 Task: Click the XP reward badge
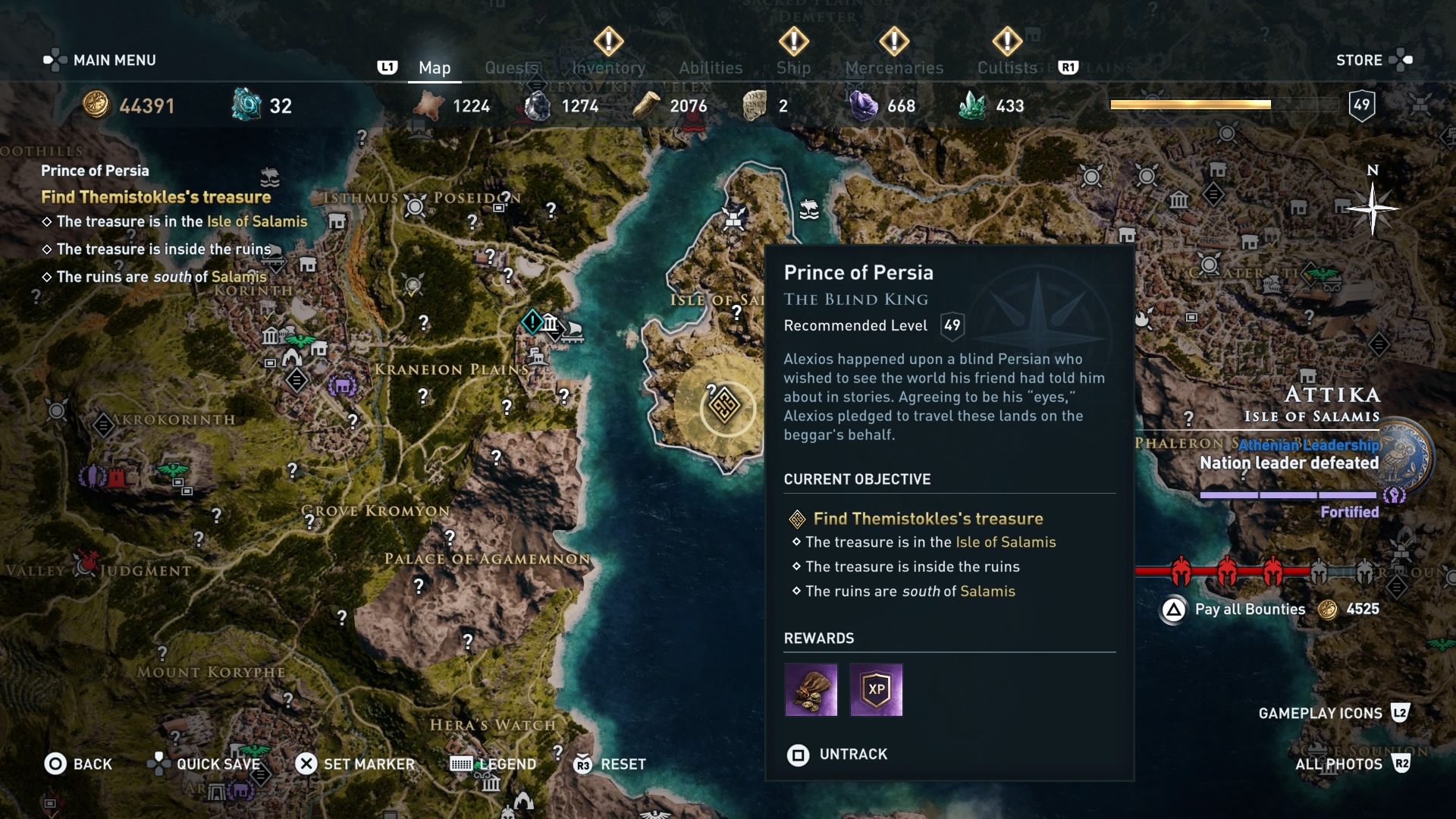coord(876,689)
